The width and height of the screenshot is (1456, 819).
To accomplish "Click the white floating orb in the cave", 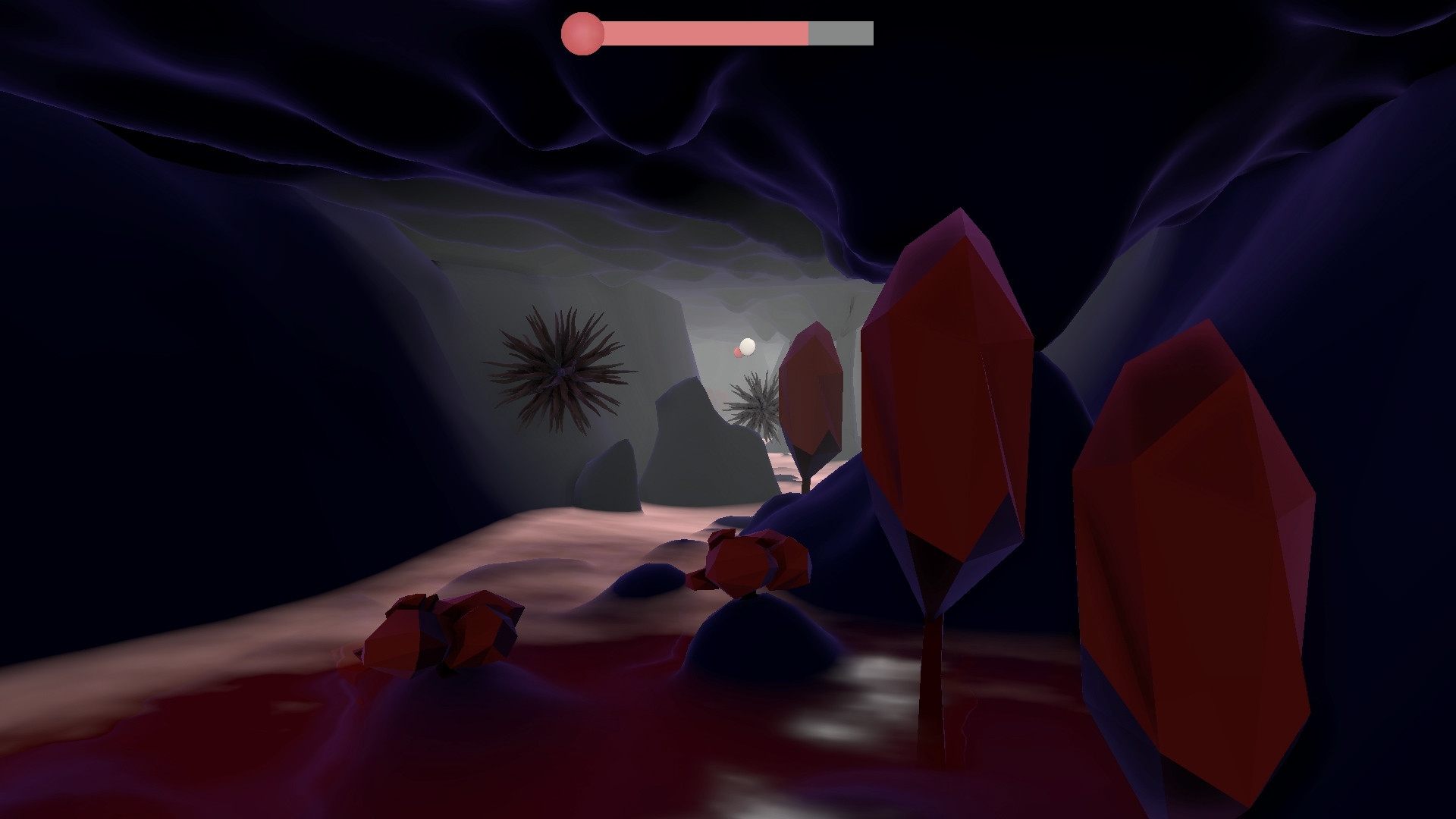I will tap(748, 346).
